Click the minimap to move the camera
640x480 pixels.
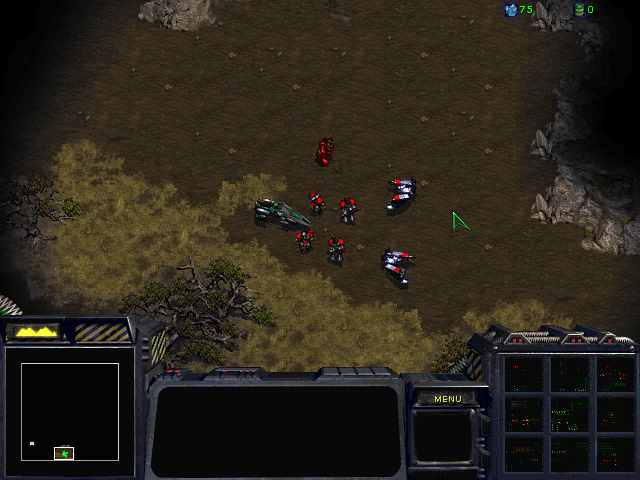coord(70,411)
